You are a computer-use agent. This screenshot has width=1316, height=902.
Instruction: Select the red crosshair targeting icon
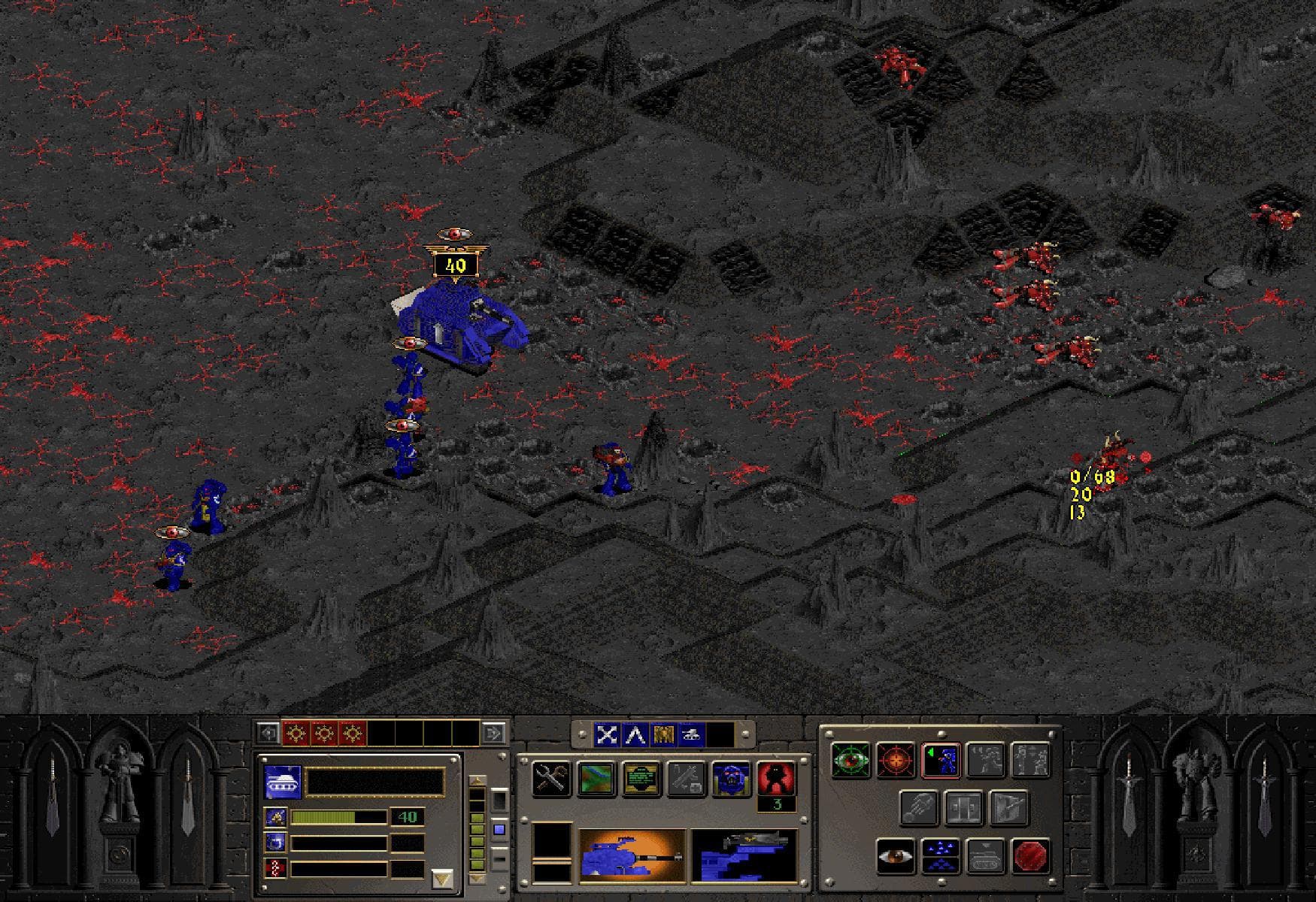click(896, 761)
